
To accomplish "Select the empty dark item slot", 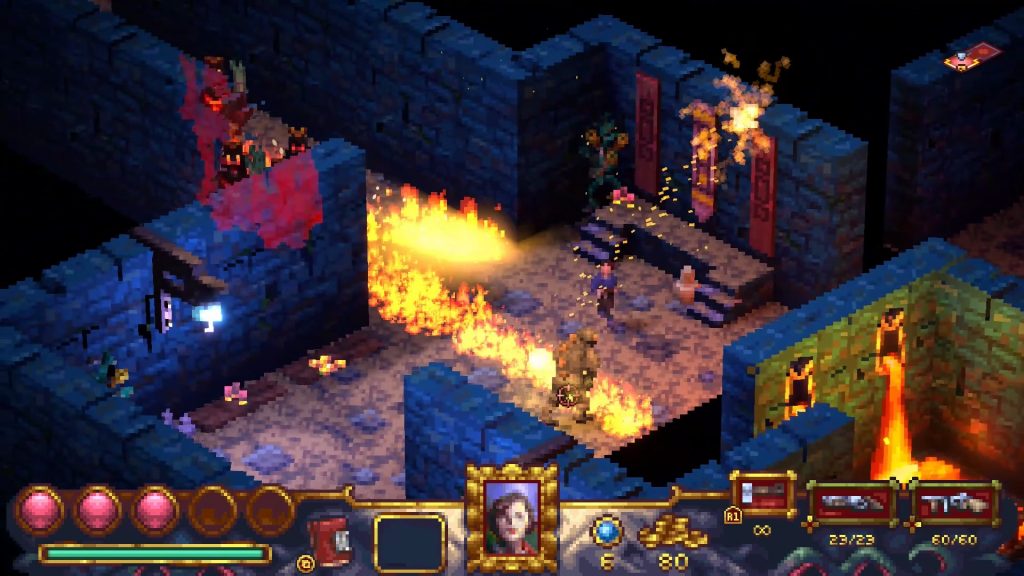I will (409, 543).
